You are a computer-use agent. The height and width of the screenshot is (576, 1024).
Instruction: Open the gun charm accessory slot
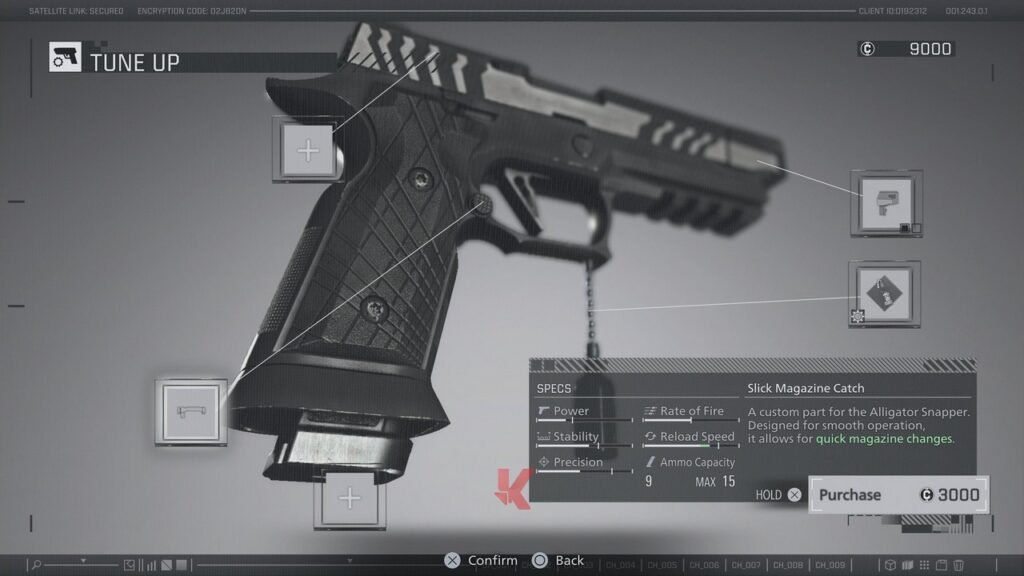point(885,295)
